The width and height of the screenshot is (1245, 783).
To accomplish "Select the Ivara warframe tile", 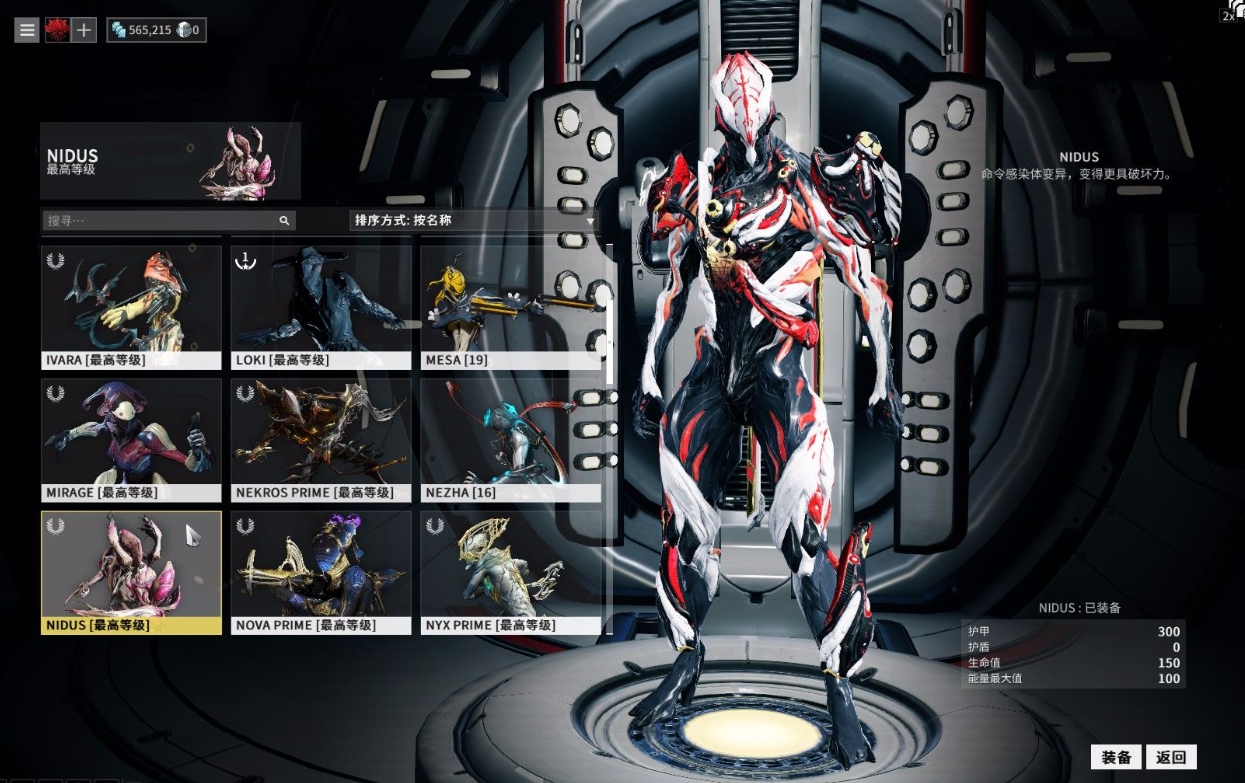I will click(131, 307).
